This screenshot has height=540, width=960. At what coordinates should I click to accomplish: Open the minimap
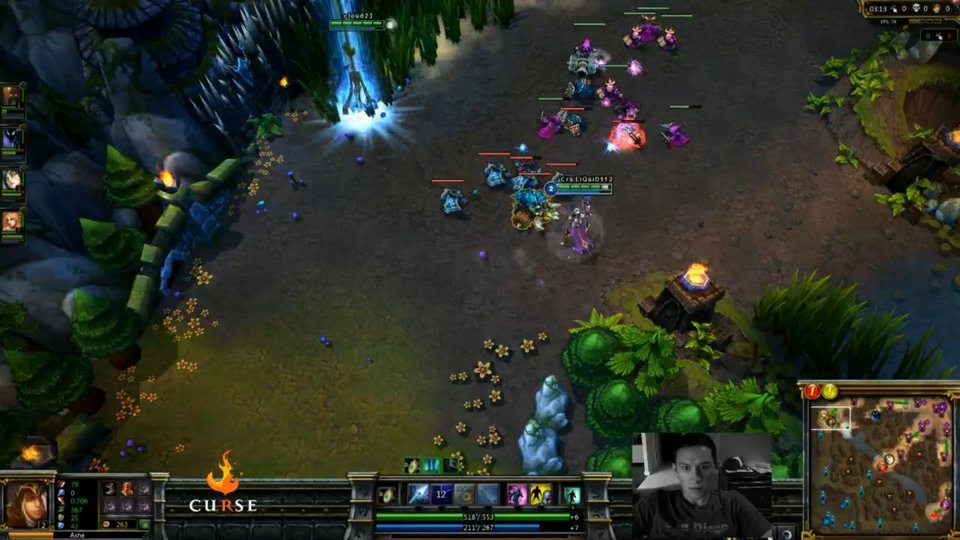[x=880, y=466]
